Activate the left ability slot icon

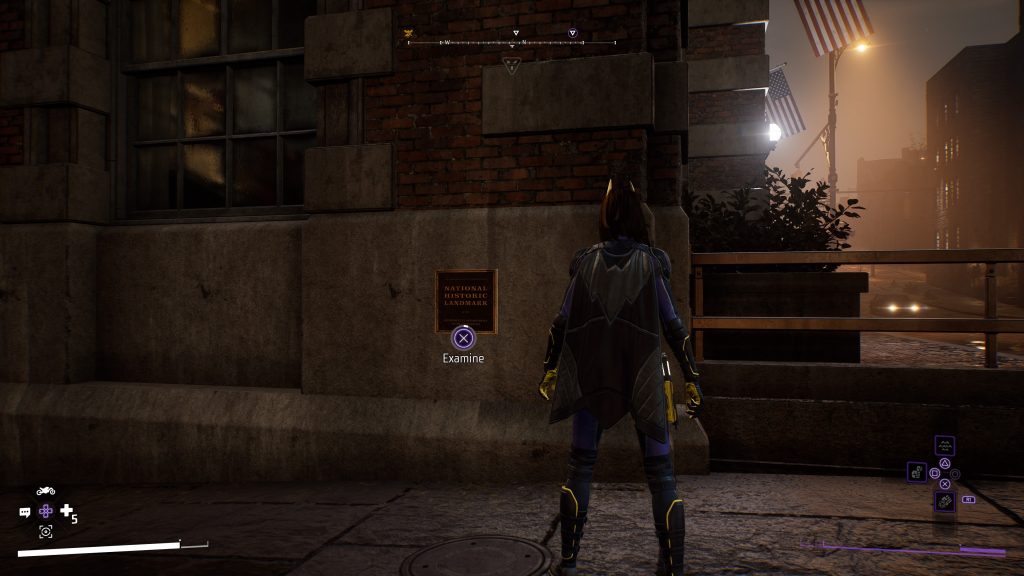(x=917, y=472)
